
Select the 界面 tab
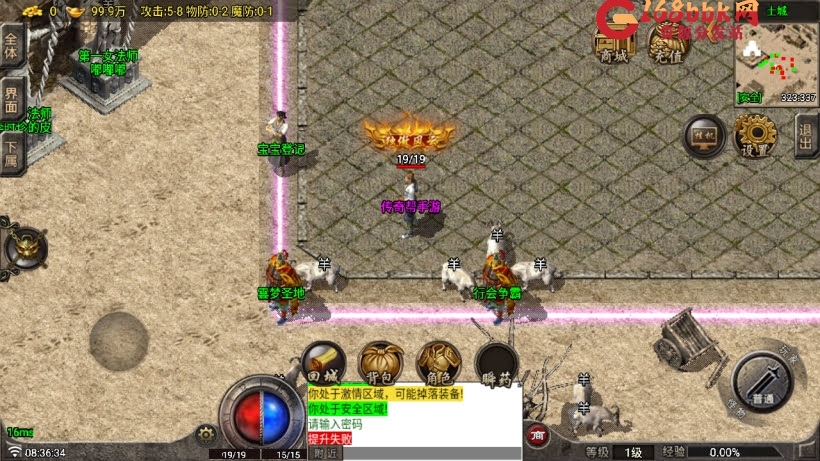click(x=12, y=100)
